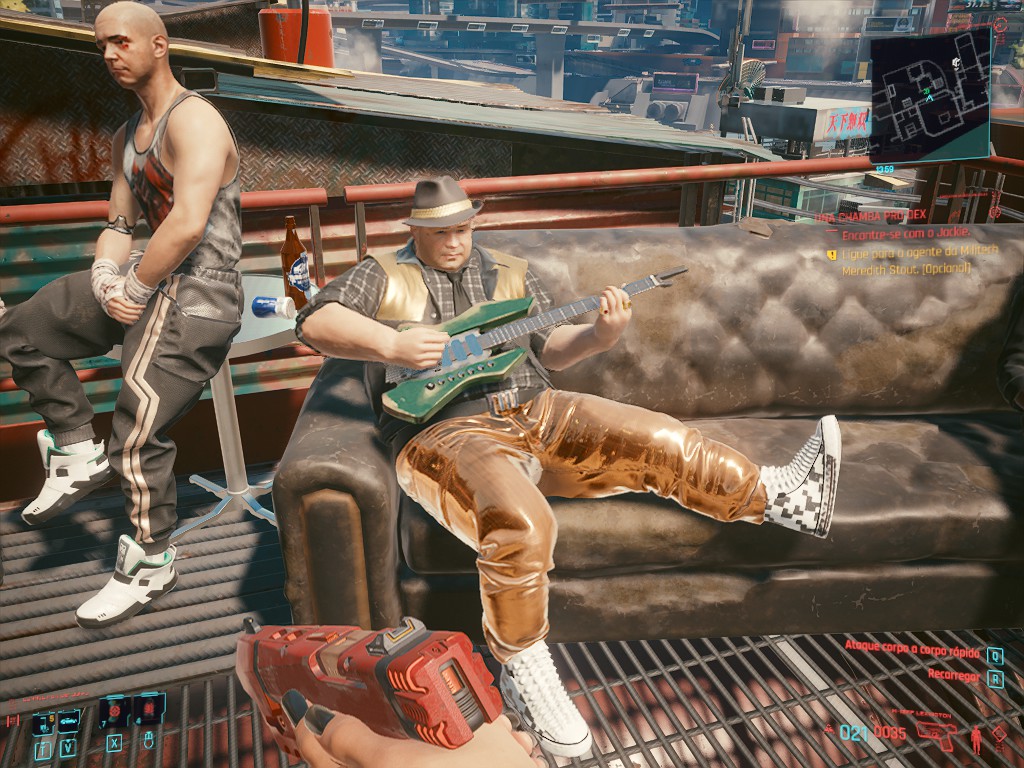Open the phone quick slot icon

[x=42, y=721]
